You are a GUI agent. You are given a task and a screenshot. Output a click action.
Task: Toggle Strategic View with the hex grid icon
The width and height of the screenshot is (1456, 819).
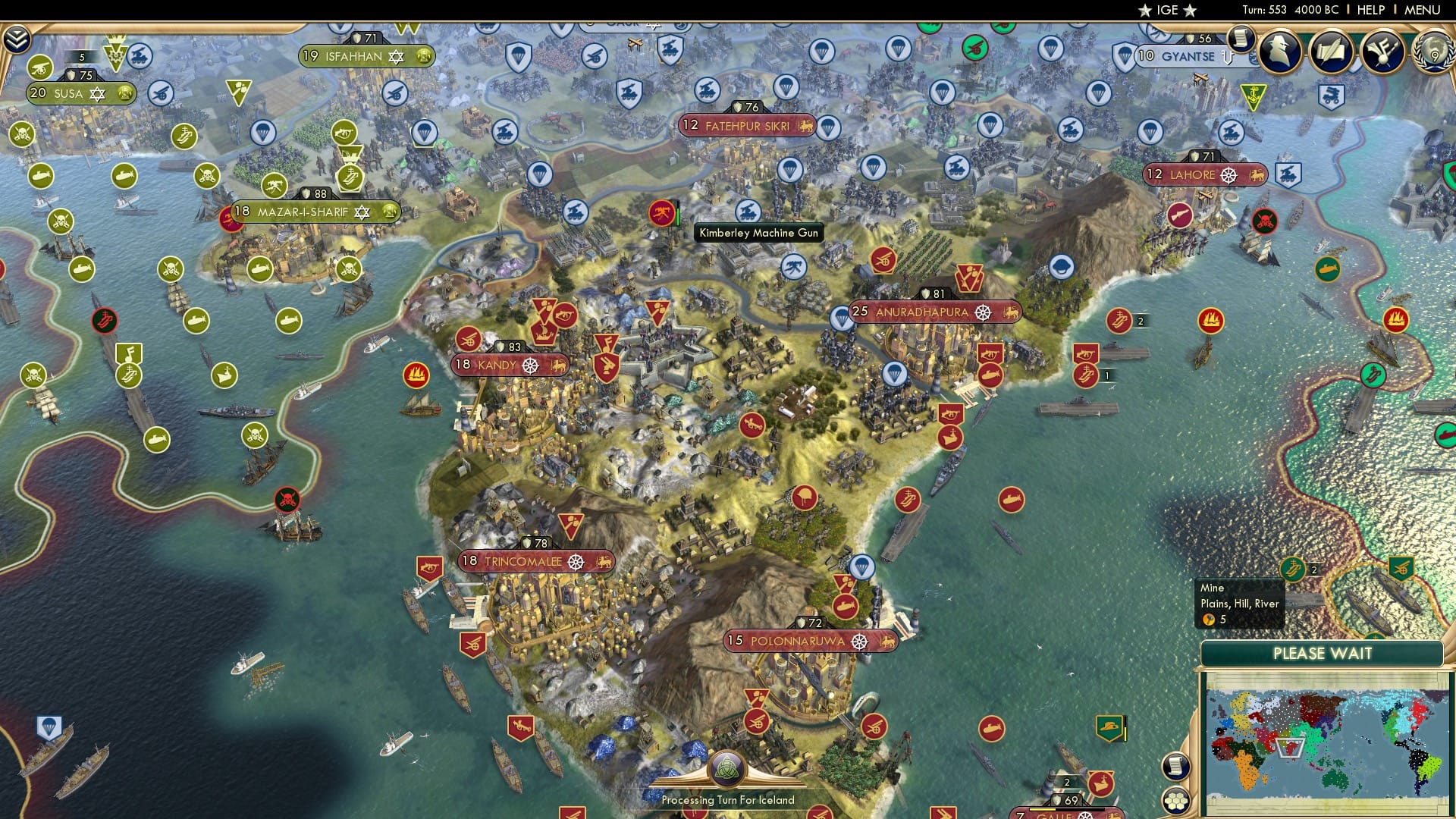tap(1175, 801)
